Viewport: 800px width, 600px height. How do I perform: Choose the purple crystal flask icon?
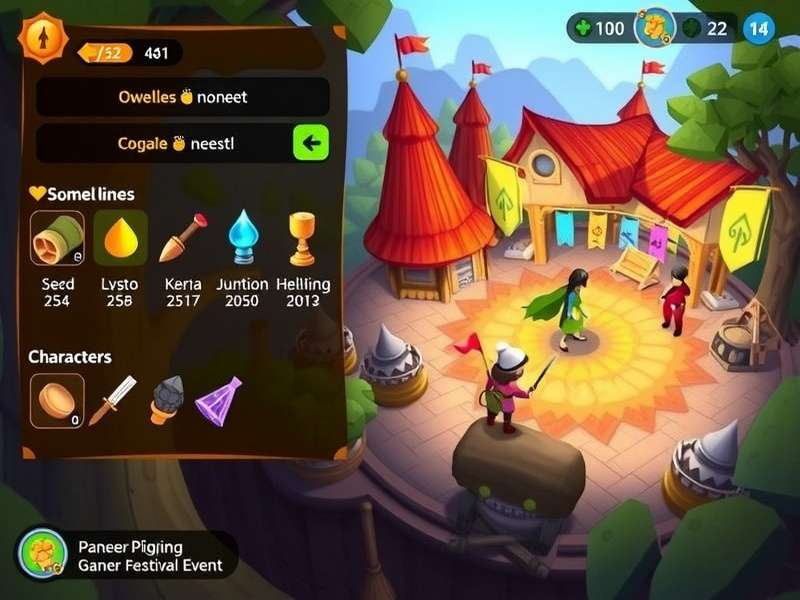click(x=219, y=400)
